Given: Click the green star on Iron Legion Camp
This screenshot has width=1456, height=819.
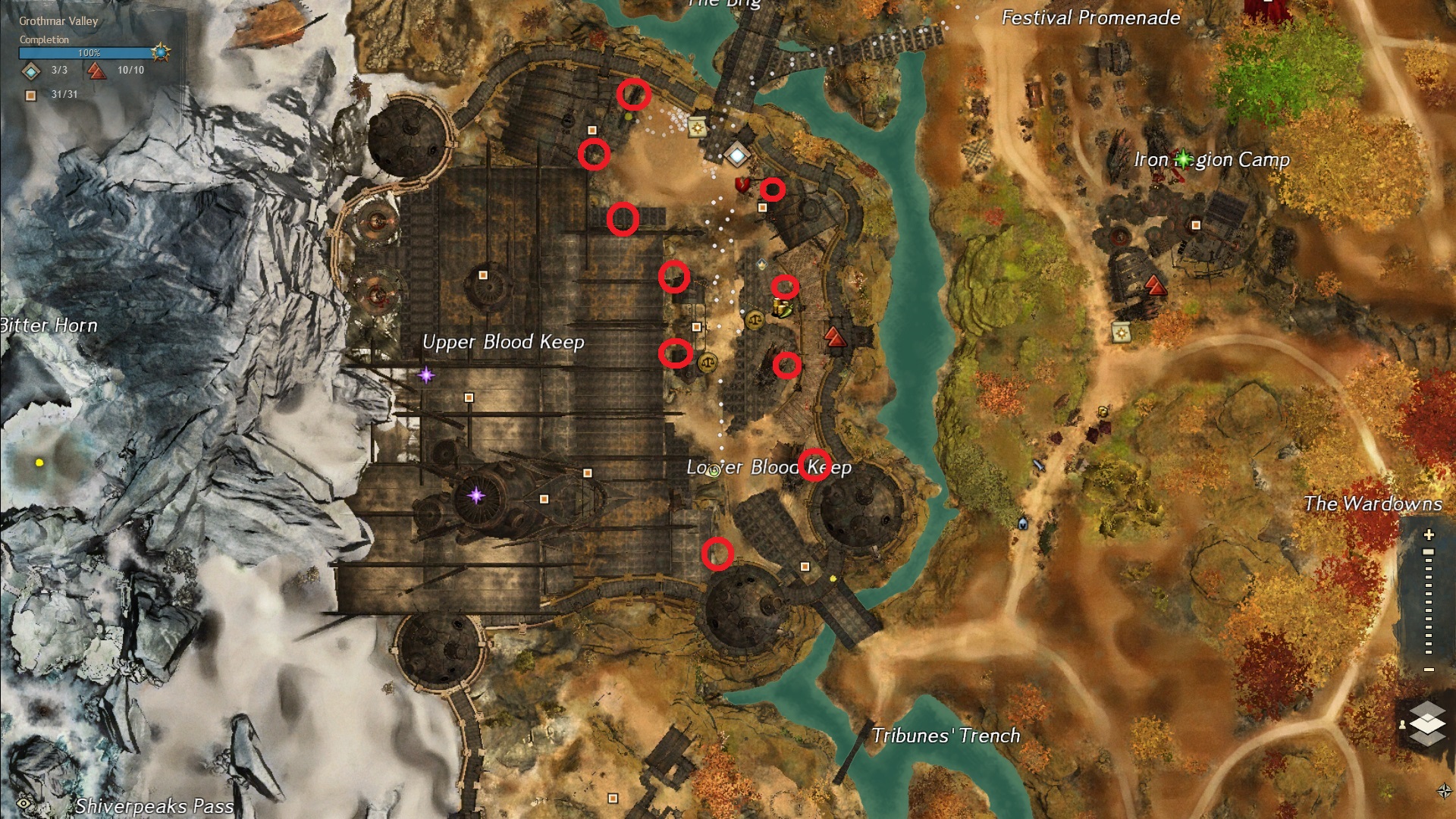Looking at the screenshot, I should pyautogui.click(x=1183, y=158).
